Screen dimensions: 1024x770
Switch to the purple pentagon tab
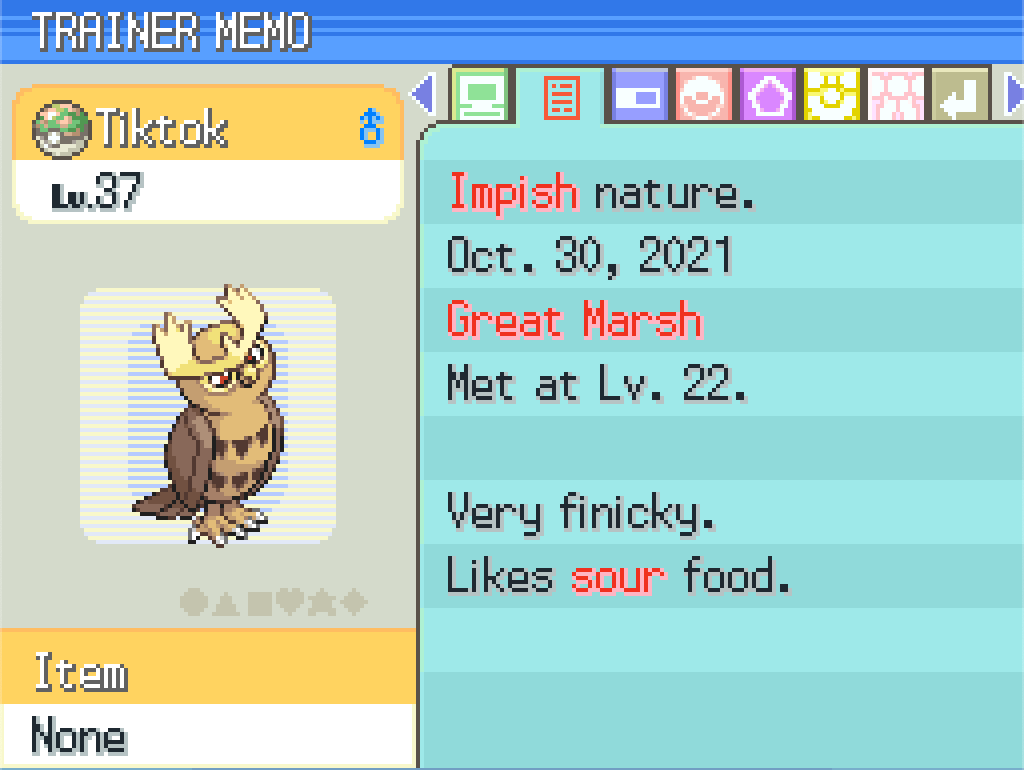[768, 96]
